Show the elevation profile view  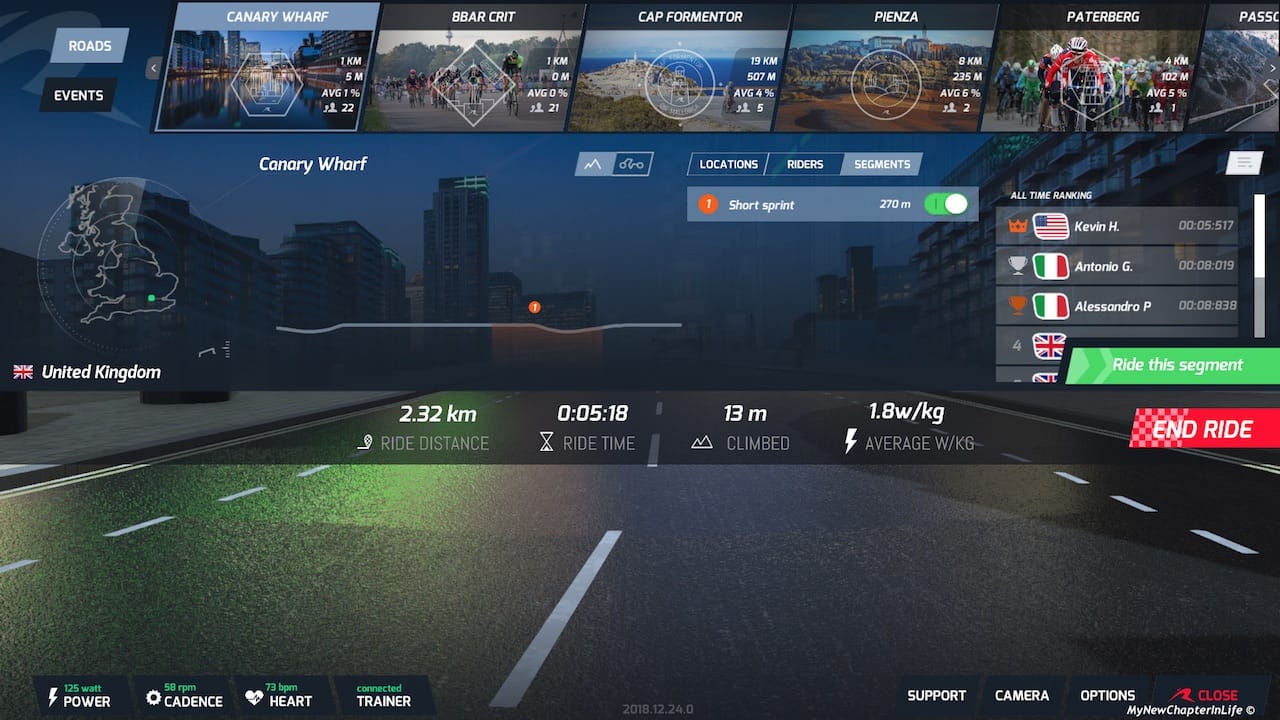tap(593, 164)
